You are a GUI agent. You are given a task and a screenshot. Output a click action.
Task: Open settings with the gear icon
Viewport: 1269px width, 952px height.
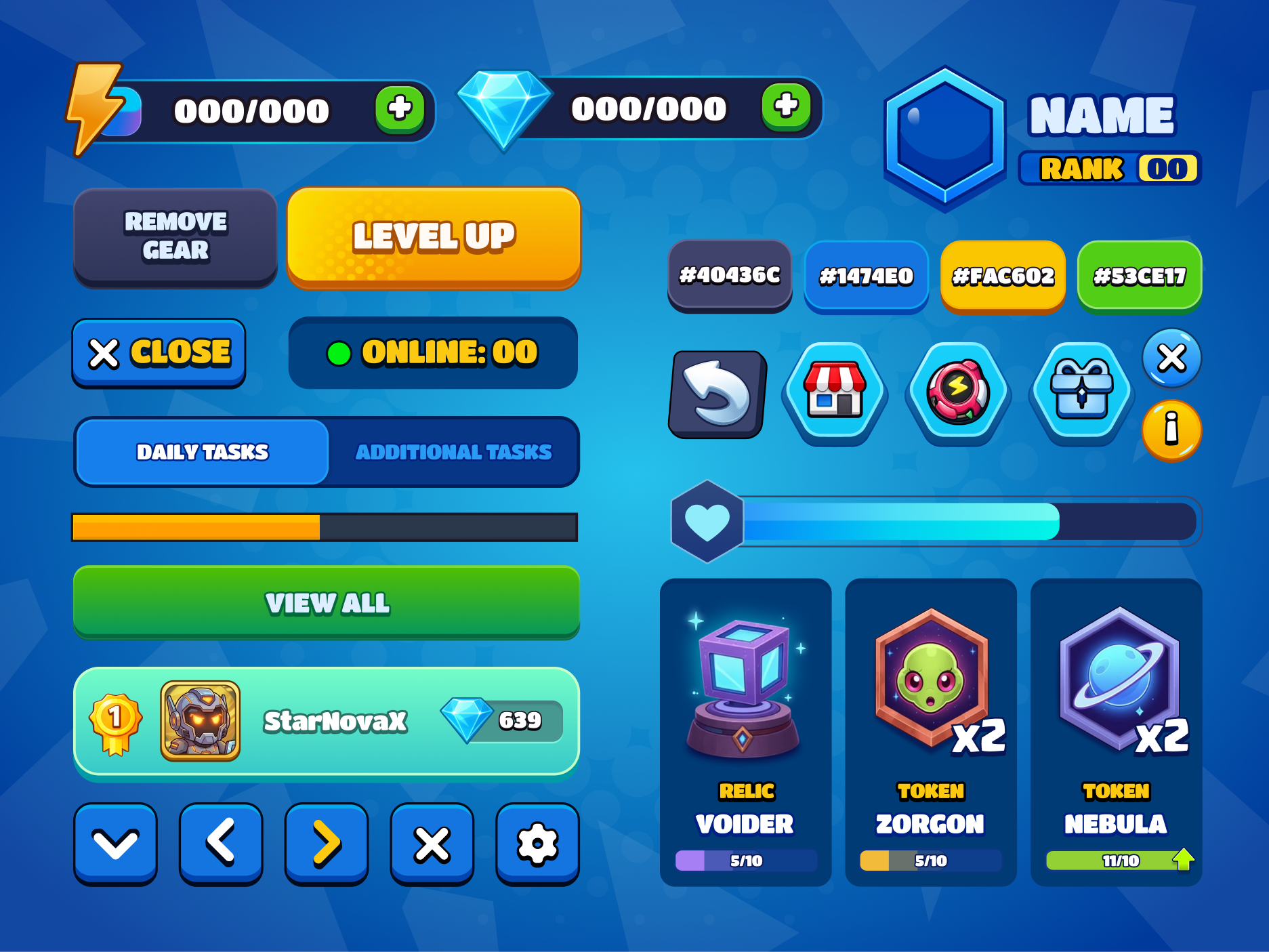[x=537, y=842]
